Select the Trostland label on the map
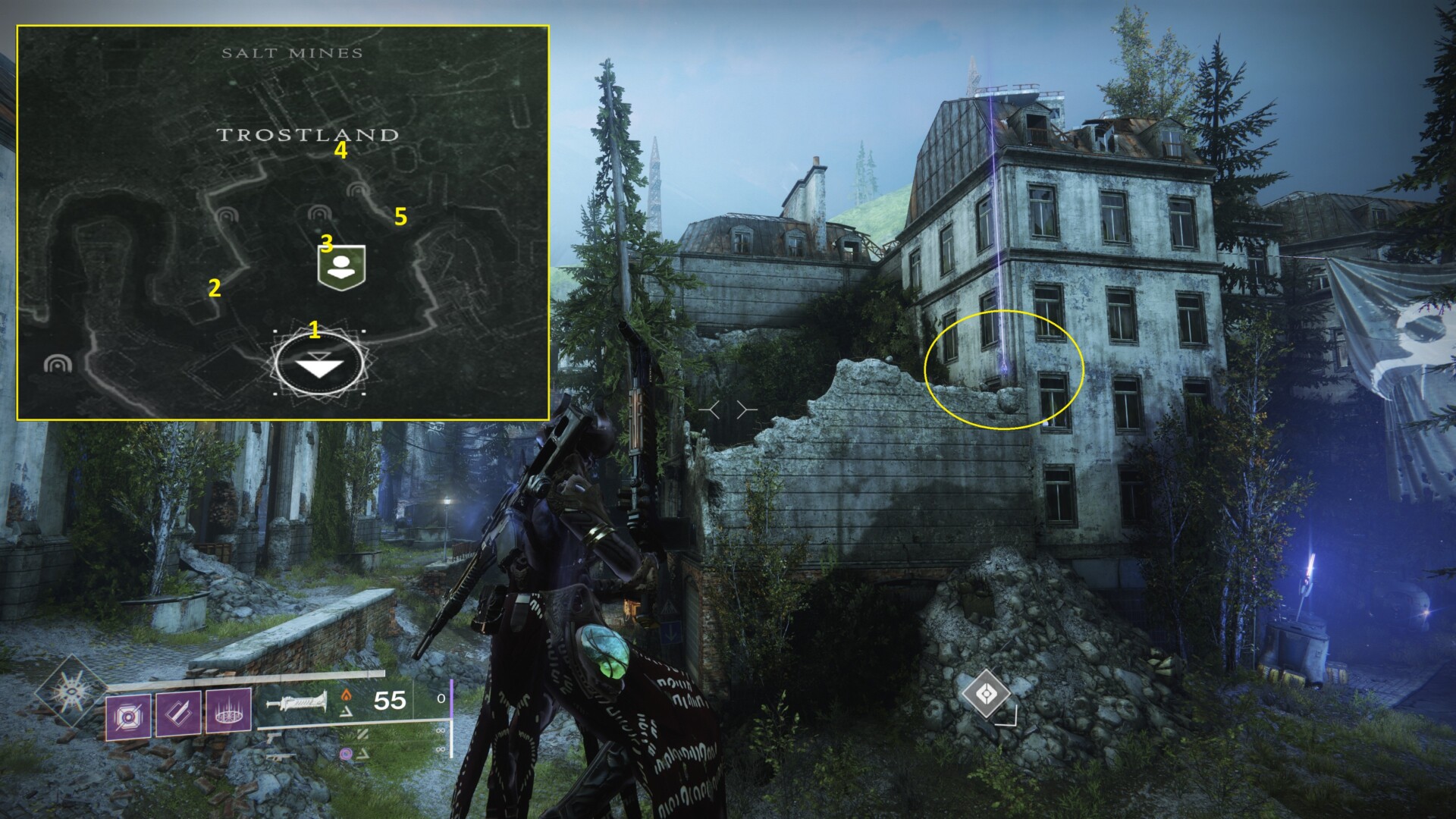The height and width of the screenshot is (819, 1456). [x=308, y=135]
